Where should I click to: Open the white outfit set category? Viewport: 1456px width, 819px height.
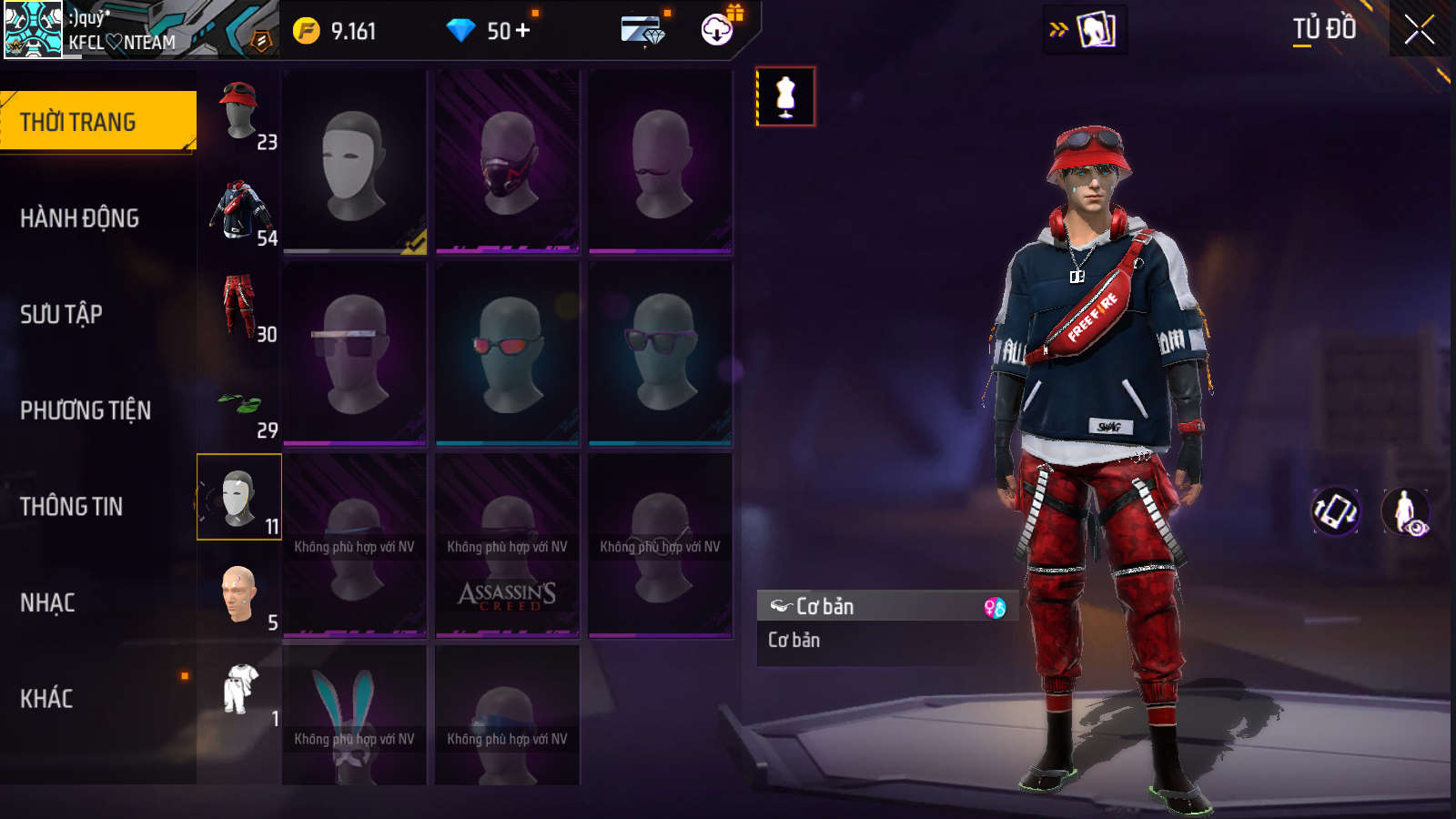[239, 692]
